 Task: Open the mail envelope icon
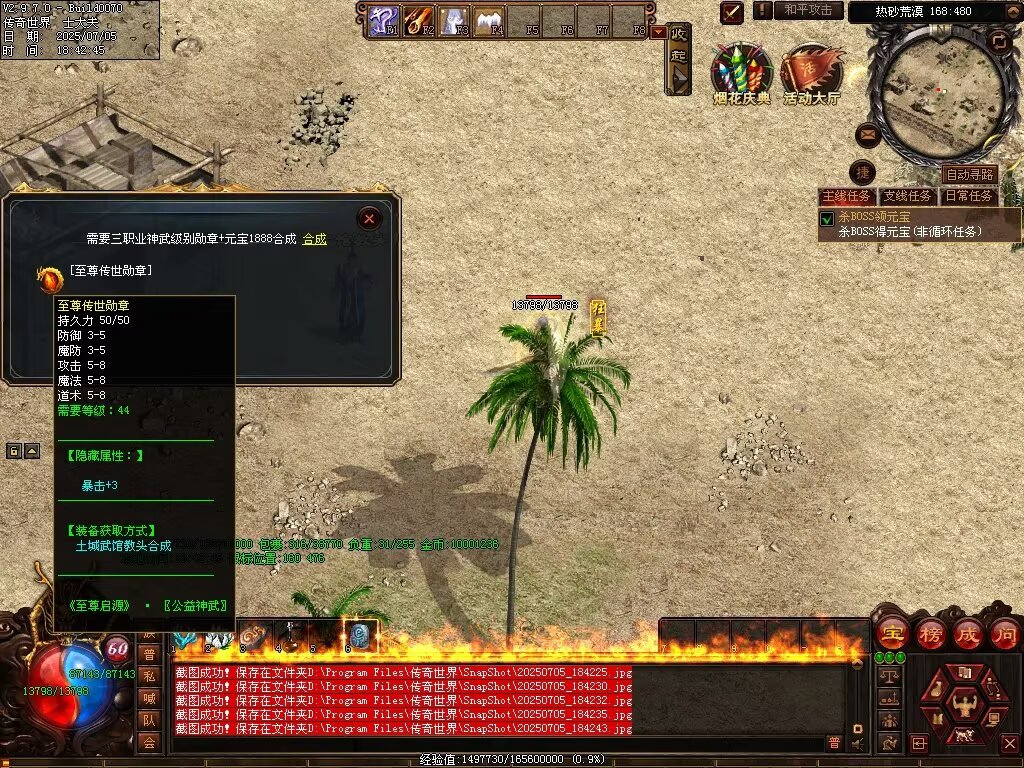click(x=868, y=135)
